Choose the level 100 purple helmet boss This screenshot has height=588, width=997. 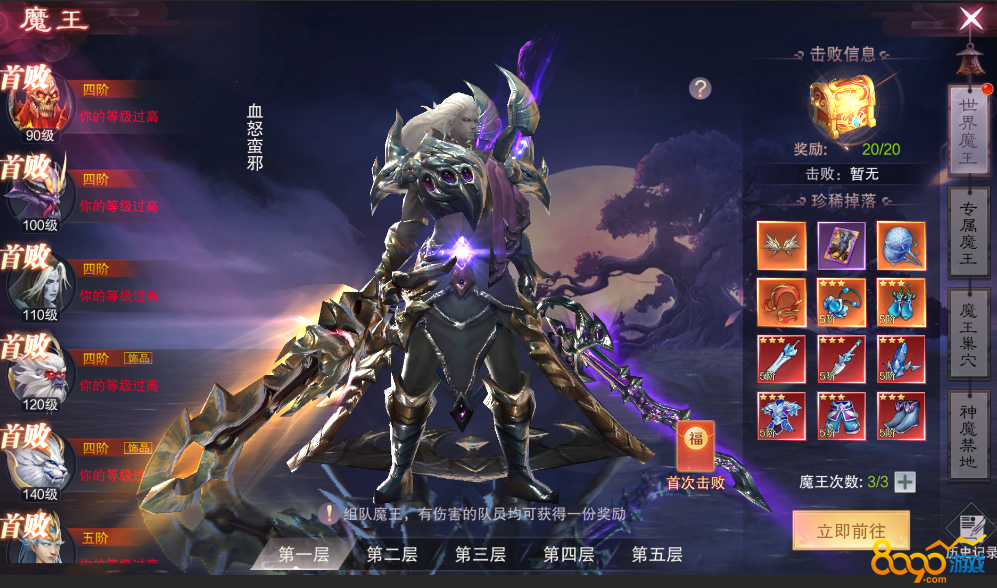point(38,192)
